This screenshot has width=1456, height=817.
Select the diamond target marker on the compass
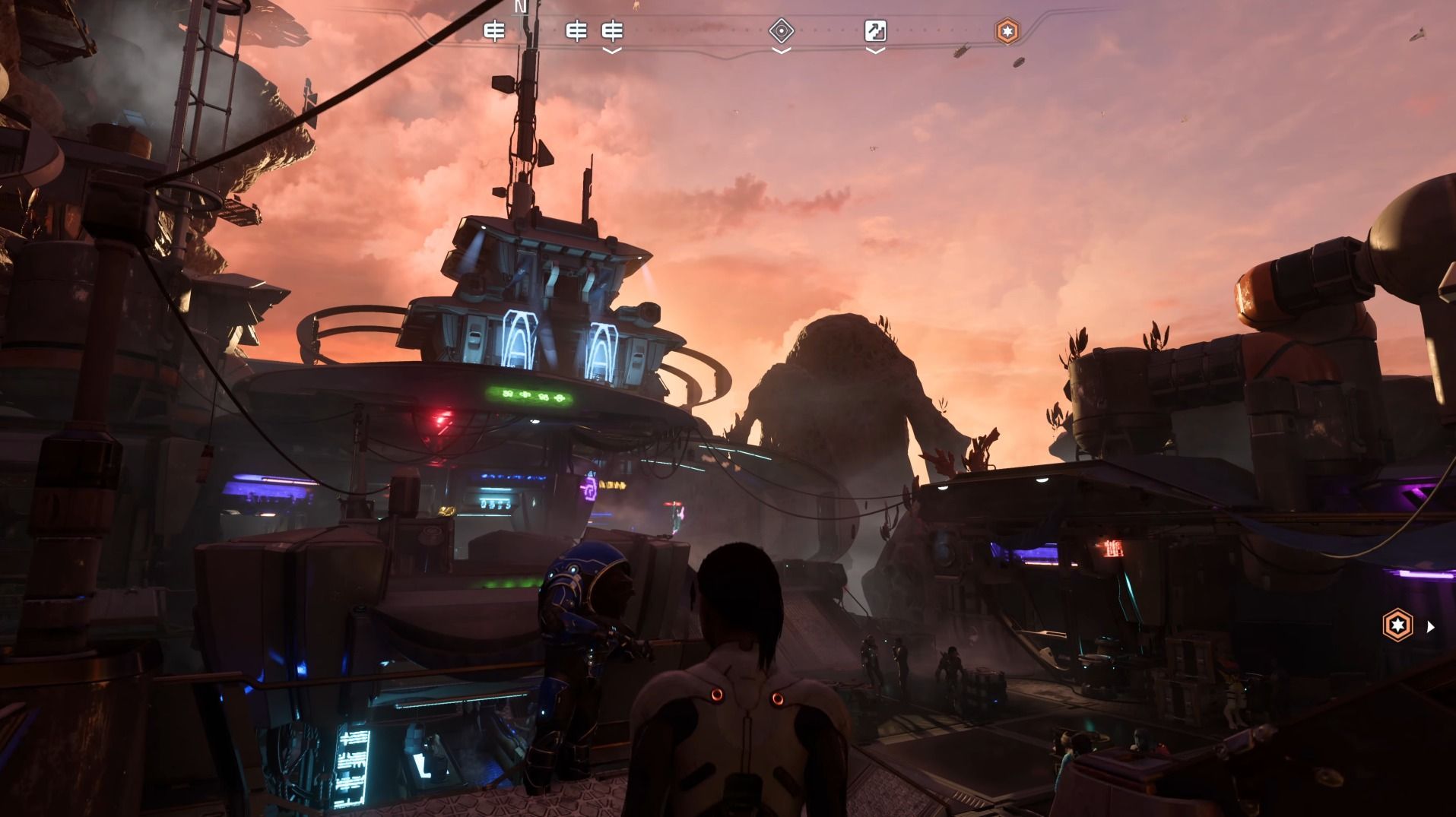click(x=781, y=31)
